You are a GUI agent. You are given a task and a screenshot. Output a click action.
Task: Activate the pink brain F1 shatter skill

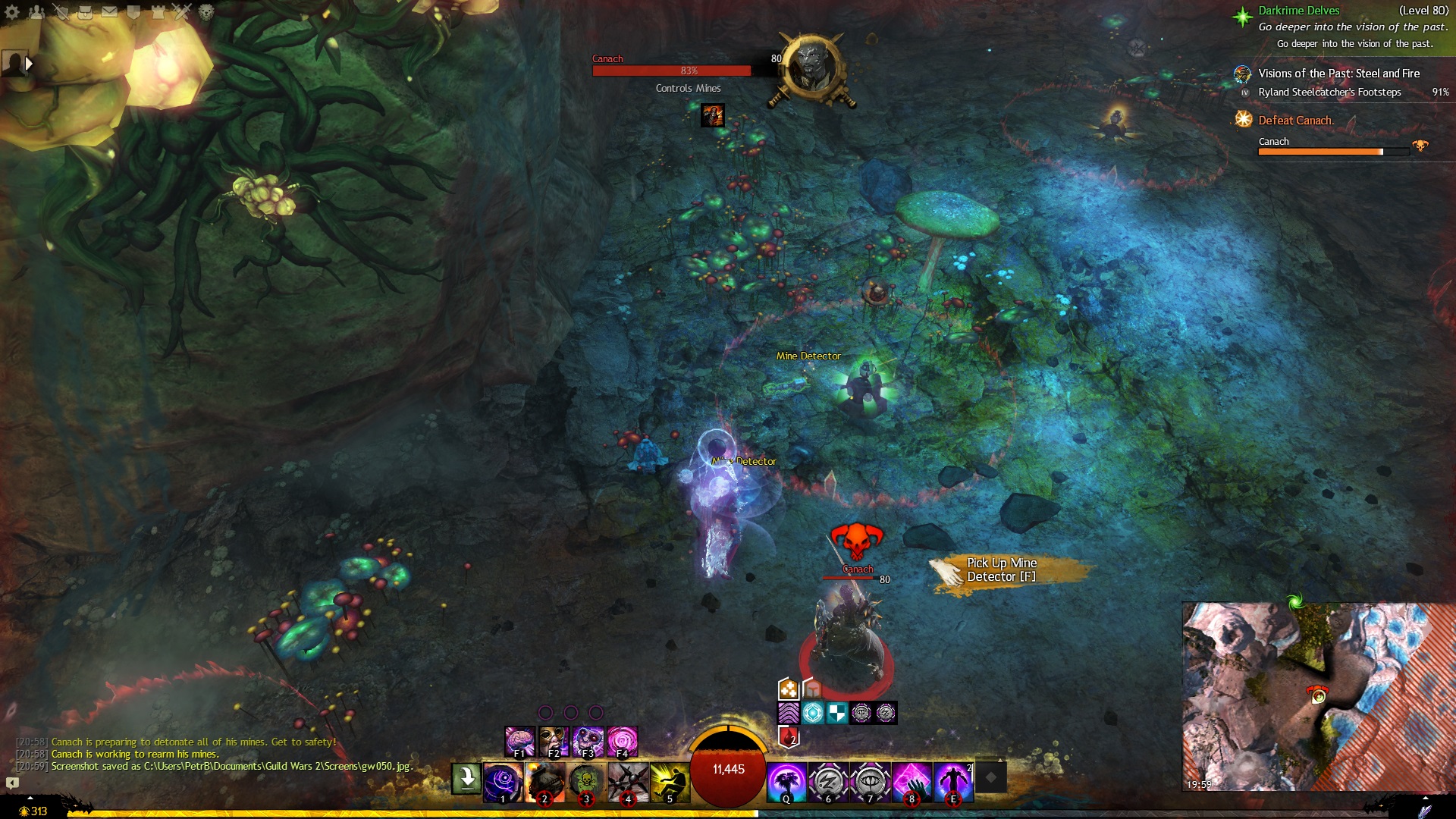tap(520, 742)
